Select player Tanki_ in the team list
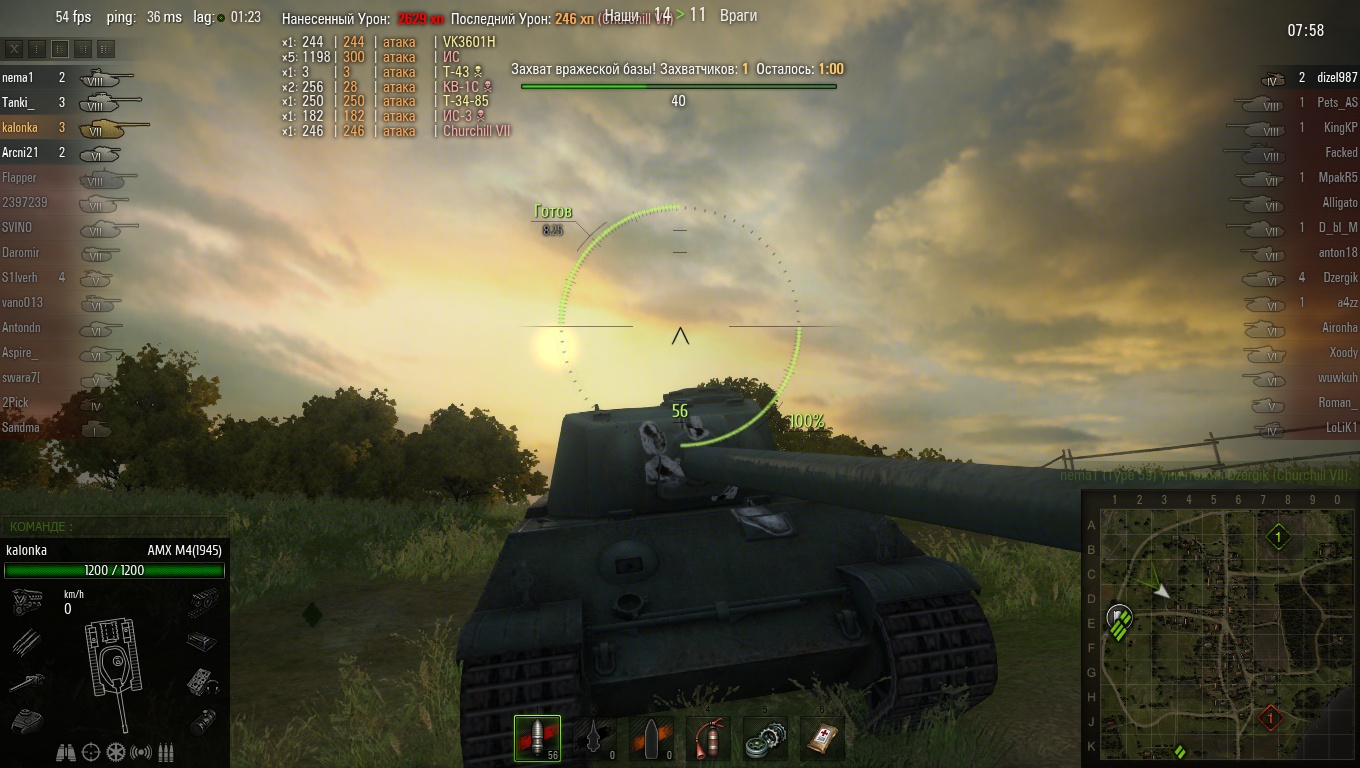 coord(18,102)
